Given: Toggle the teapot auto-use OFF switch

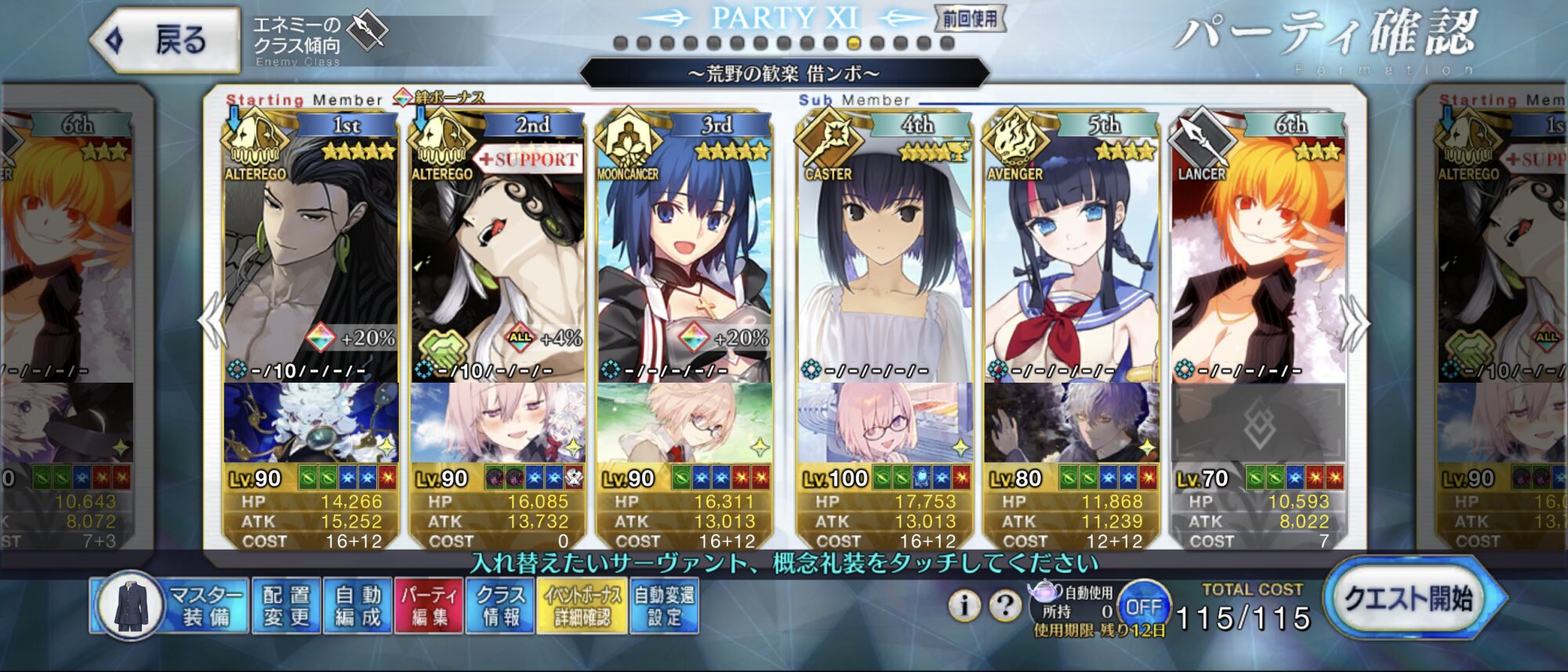Looking at the screenshot, I should 1142,607.
